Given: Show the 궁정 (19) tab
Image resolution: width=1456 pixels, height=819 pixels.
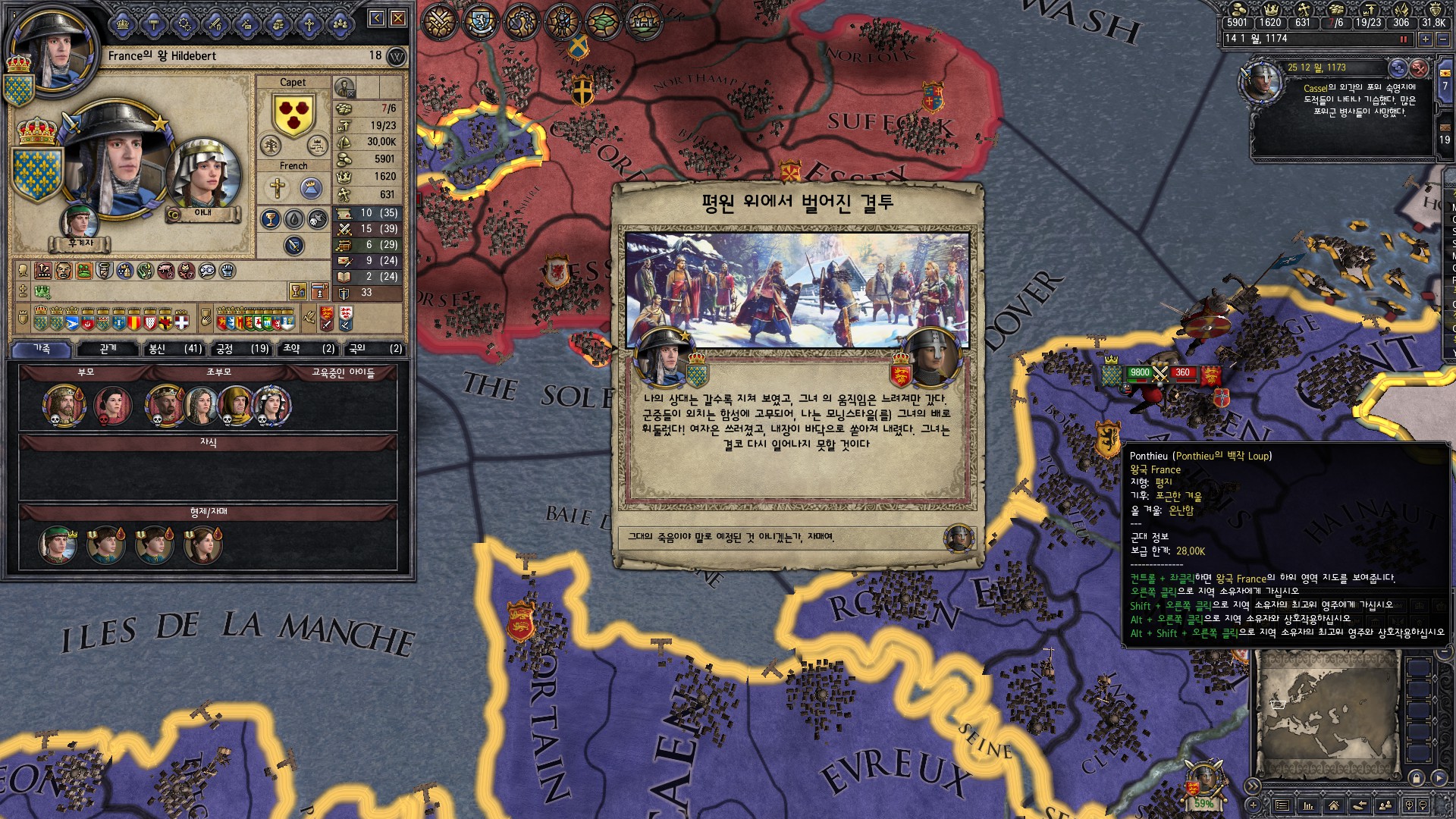Looking at the screenshot, I should tap(242, 349).
